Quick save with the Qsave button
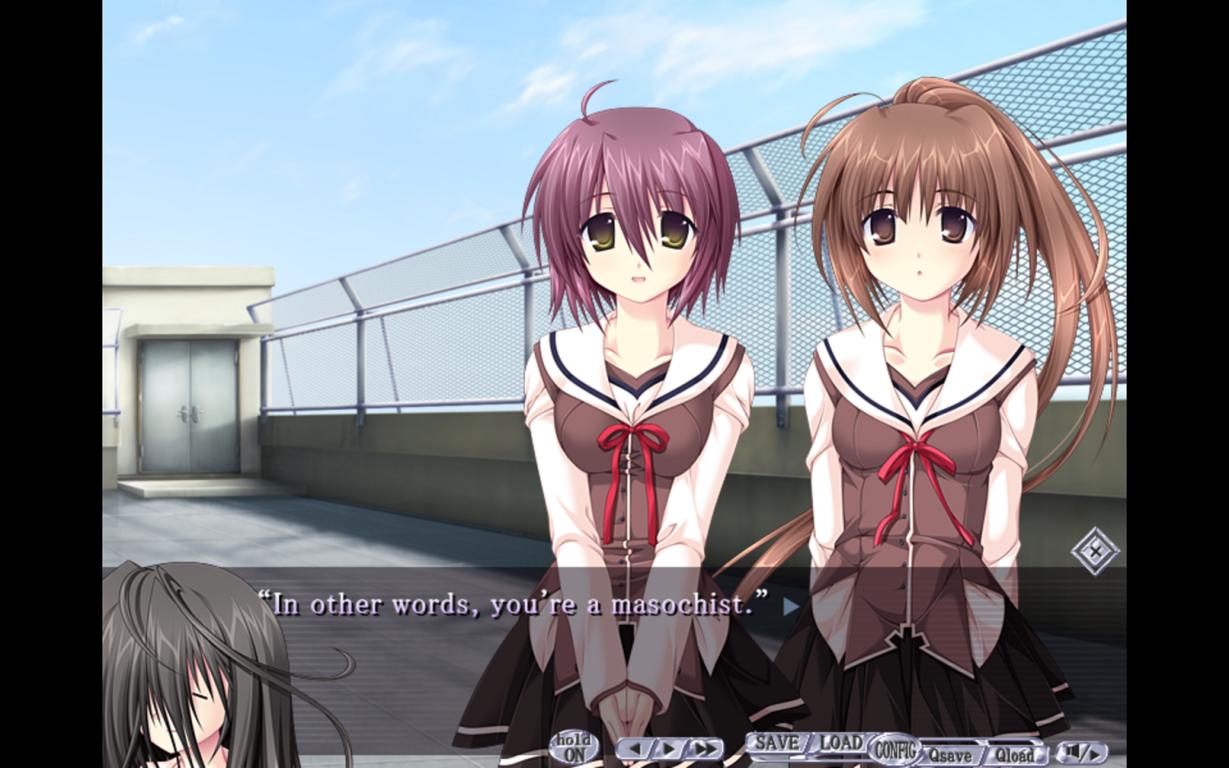This screenshot has width=1229, height=768. (x=949, y=755)
